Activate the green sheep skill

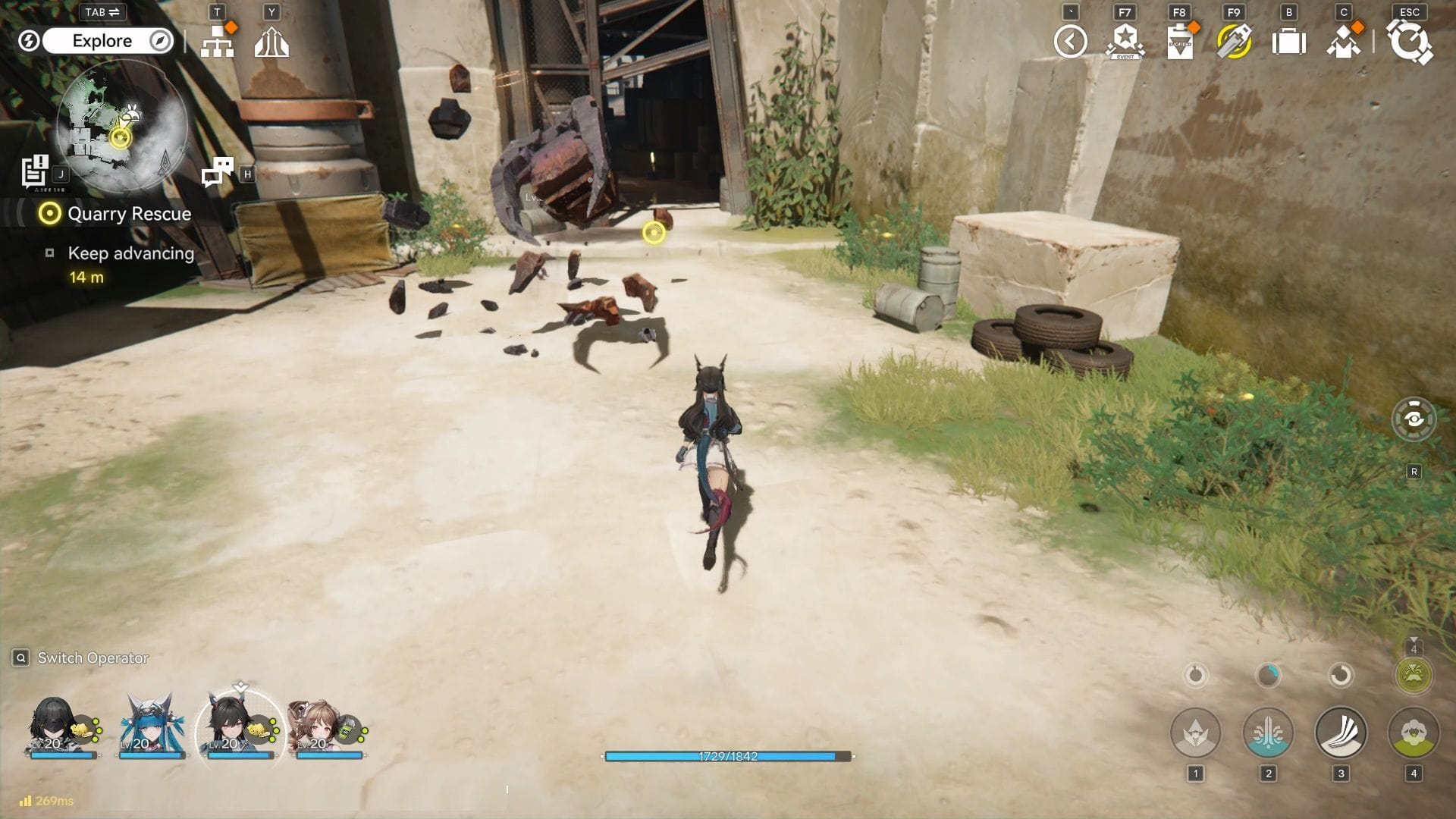click(1414, 733)
